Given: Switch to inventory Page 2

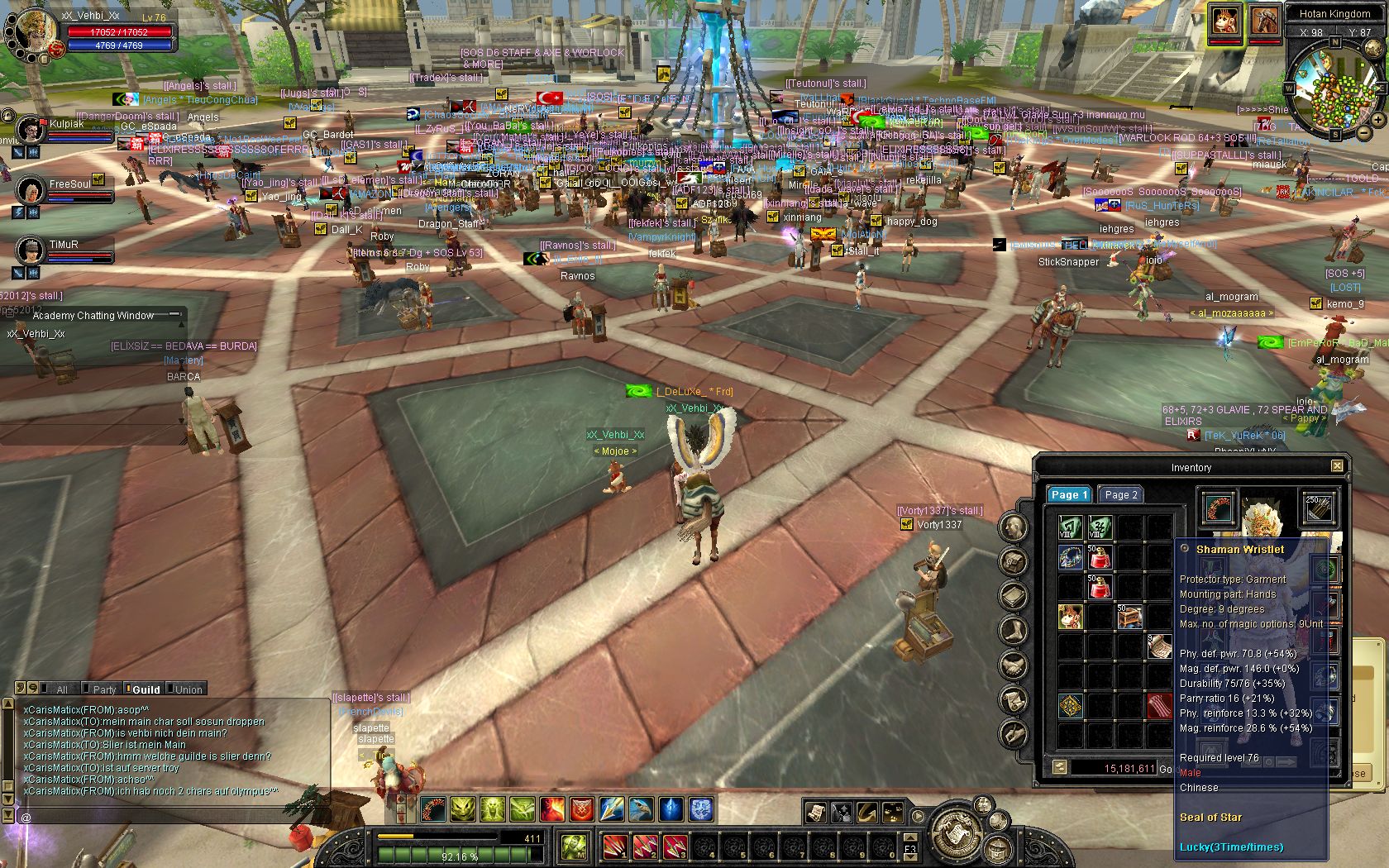Looking at the screenshot, I should [1121, 494].
